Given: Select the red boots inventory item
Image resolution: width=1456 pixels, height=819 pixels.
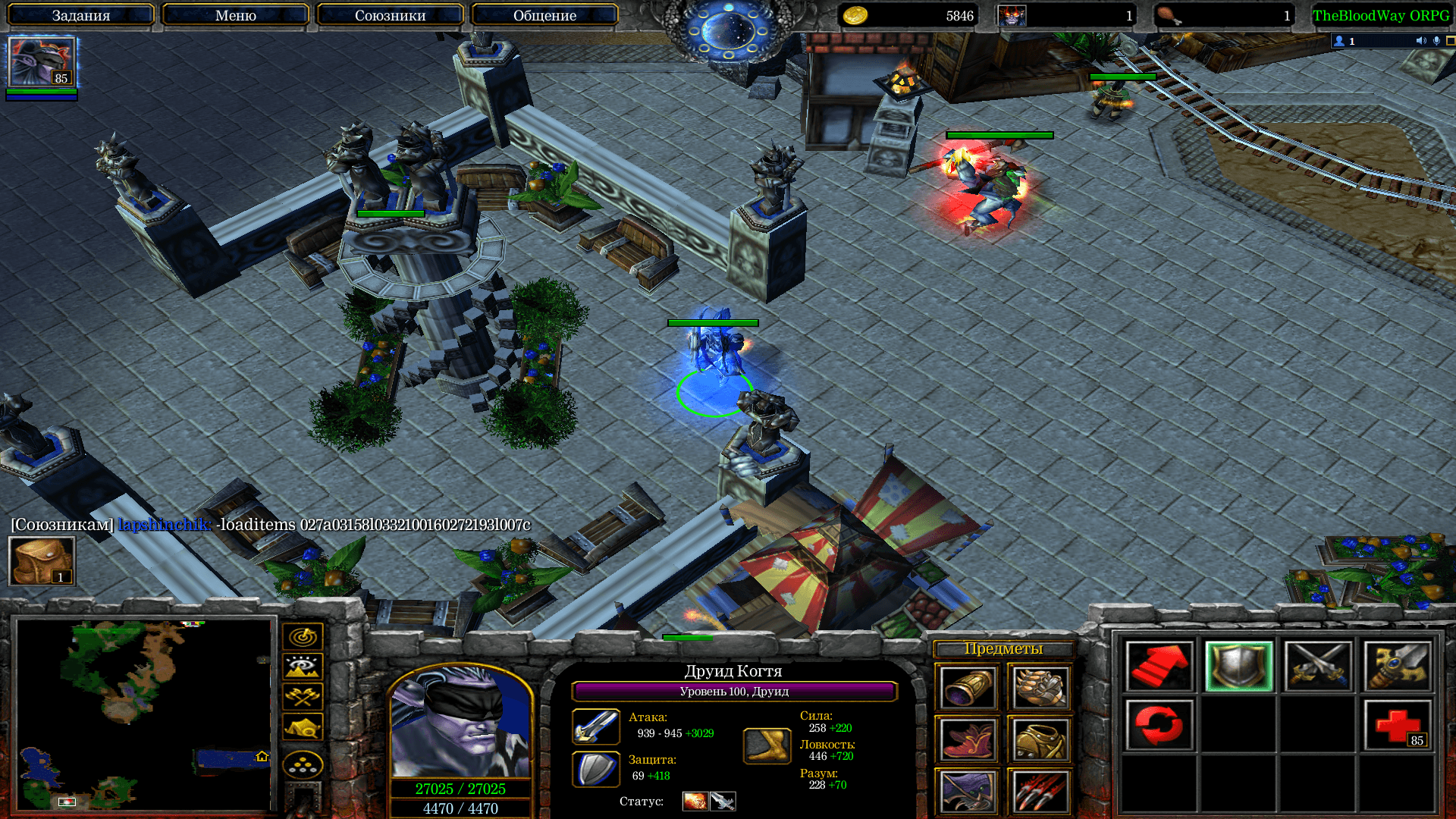Looking at the screenshot, I should point(968,739).
